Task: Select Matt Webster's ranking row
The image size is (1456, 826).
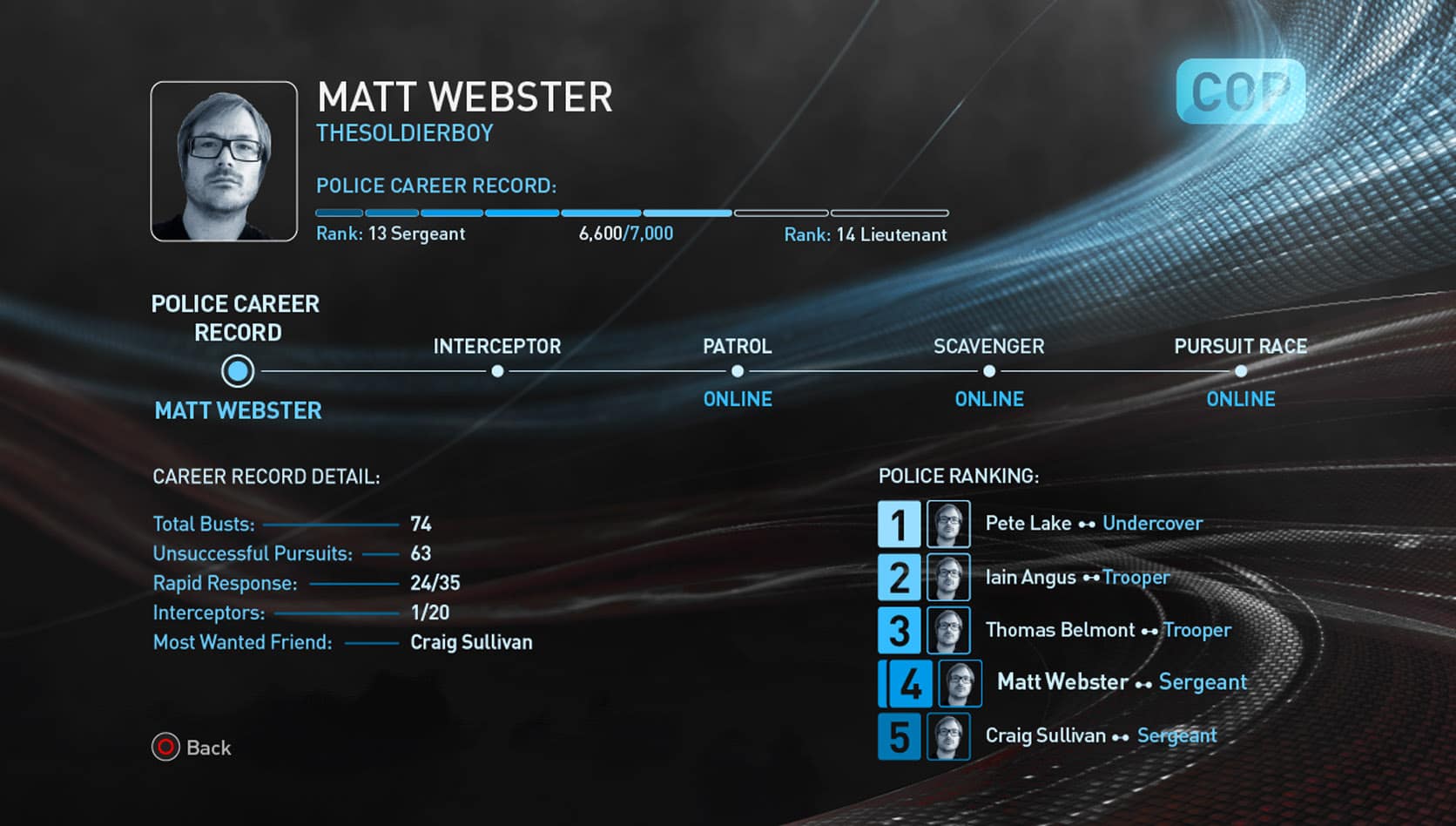Action: 1062,682
